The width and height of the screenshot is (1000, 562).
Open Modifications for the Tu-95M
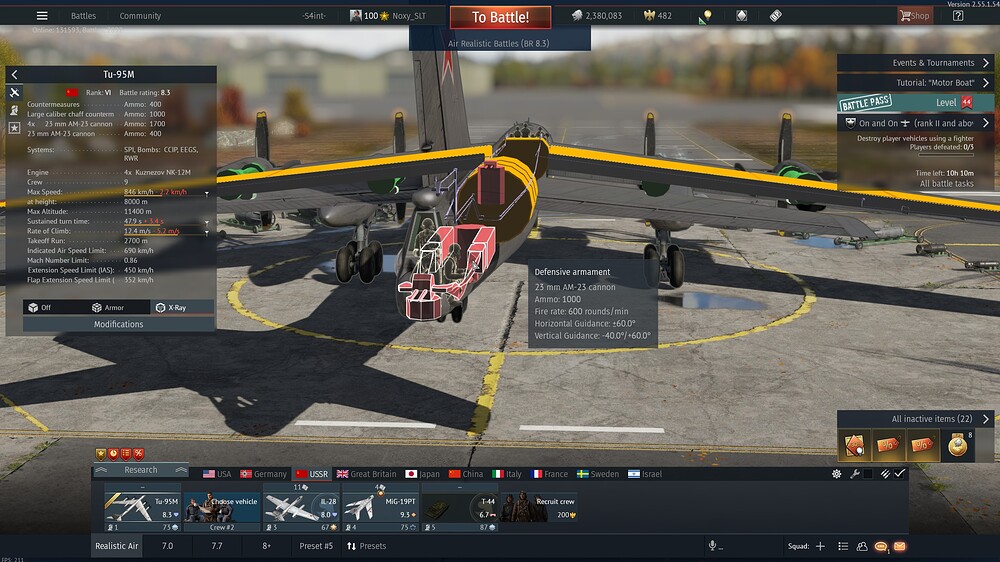point(118,324)
